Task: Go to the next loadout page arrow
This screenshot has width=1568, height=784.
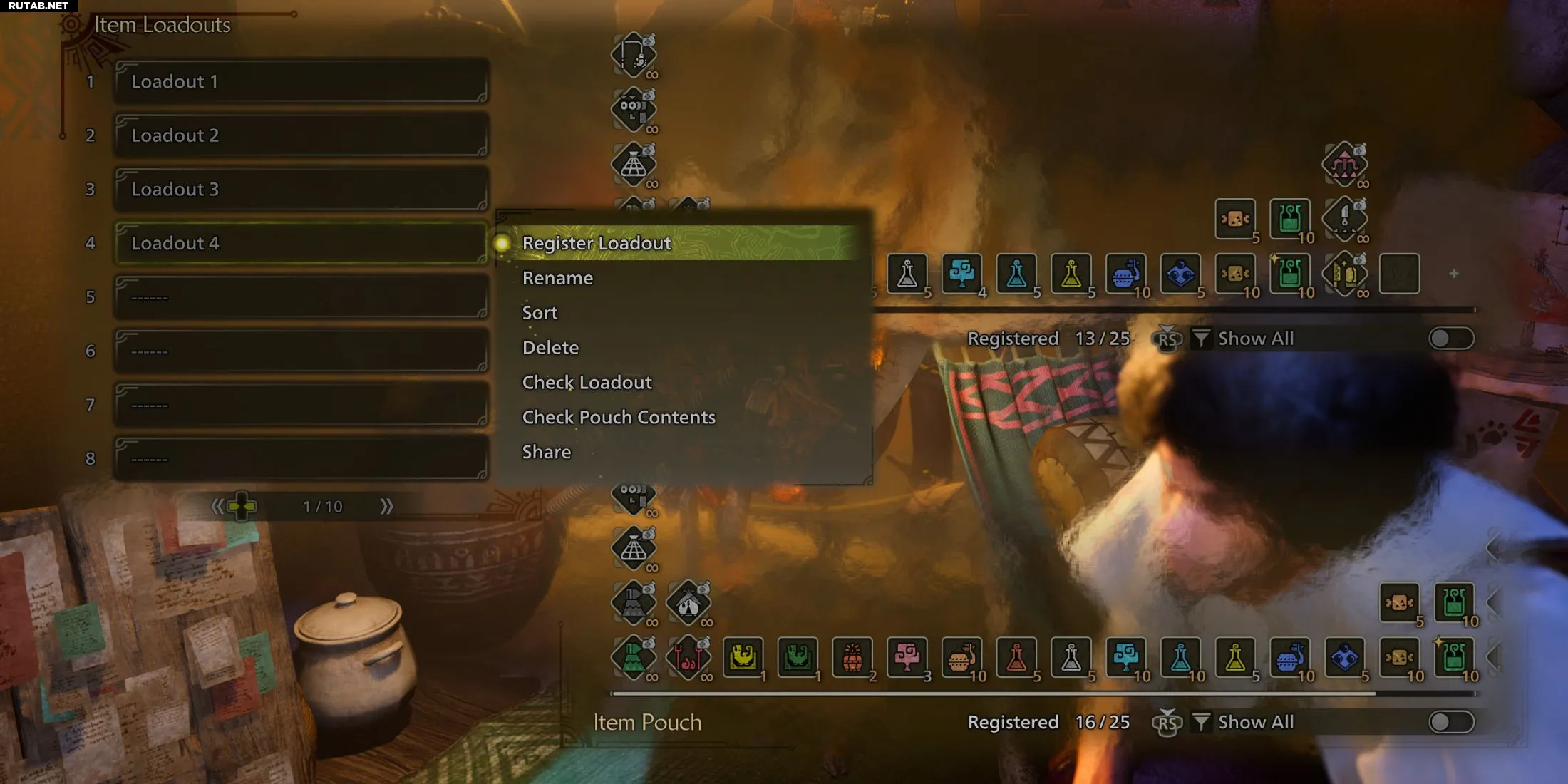Action: point(386,507)
